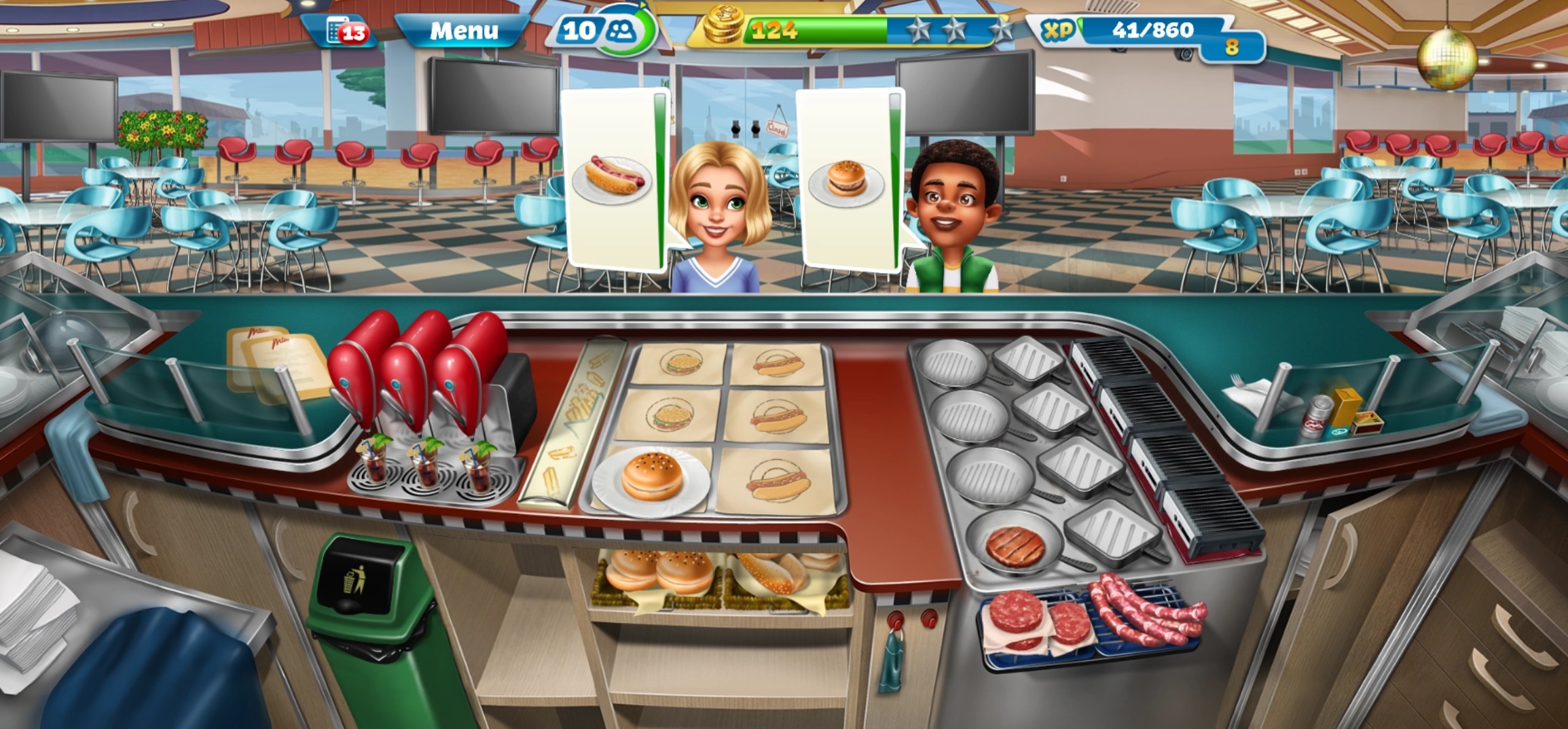Open the Menu button
The width and height of the screenshot is (1568, 729).
point(463,31)
